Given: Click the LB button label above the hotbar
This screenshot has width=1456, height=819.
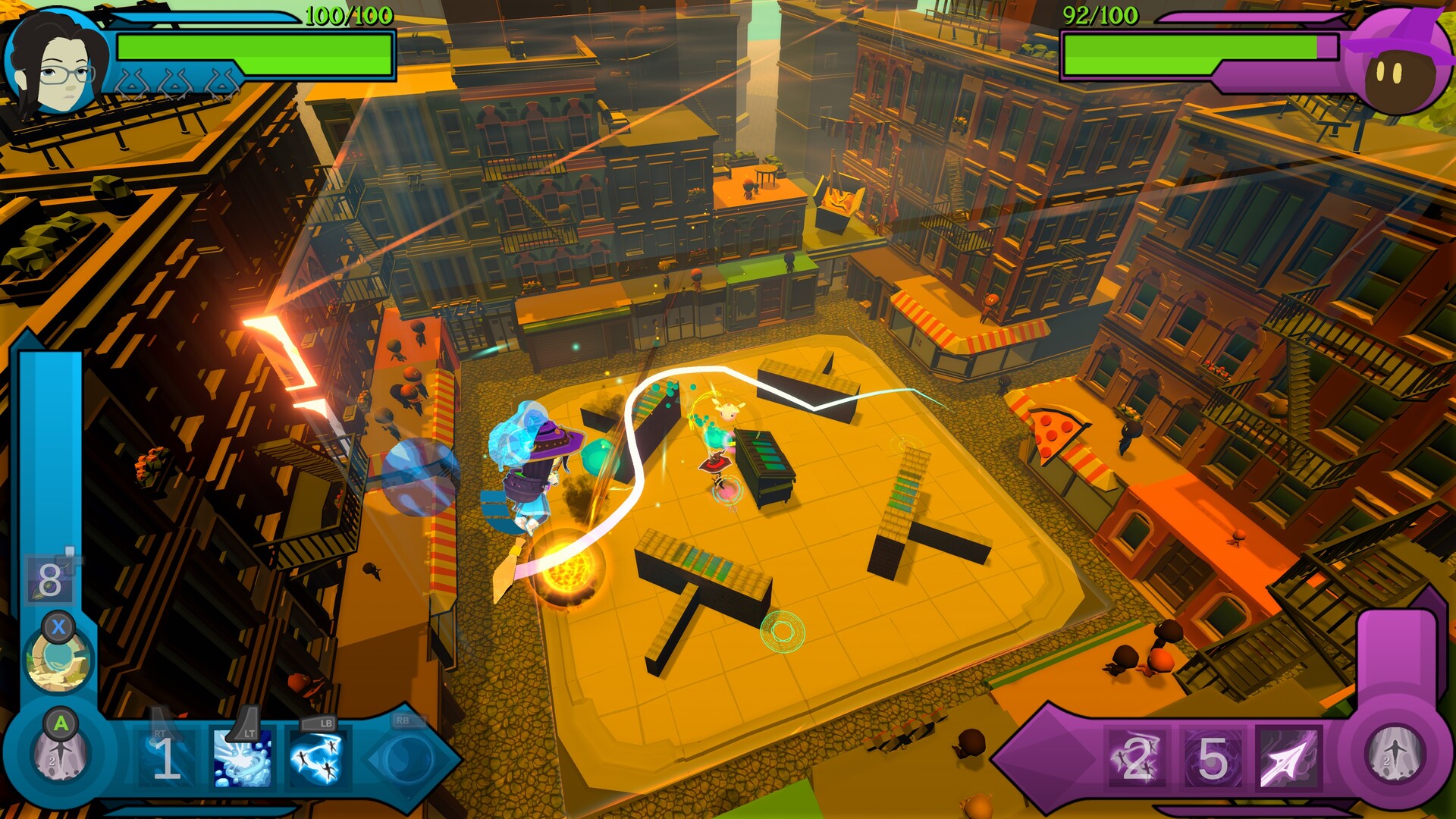Looking at the screenshot, I should coord(318,722).
